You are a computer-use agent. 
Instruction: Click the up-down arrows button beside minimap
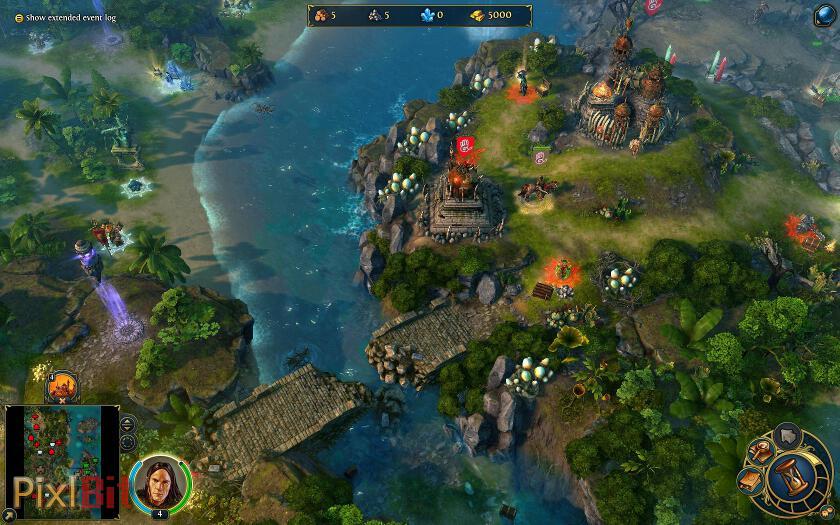[x=128, y=424]
